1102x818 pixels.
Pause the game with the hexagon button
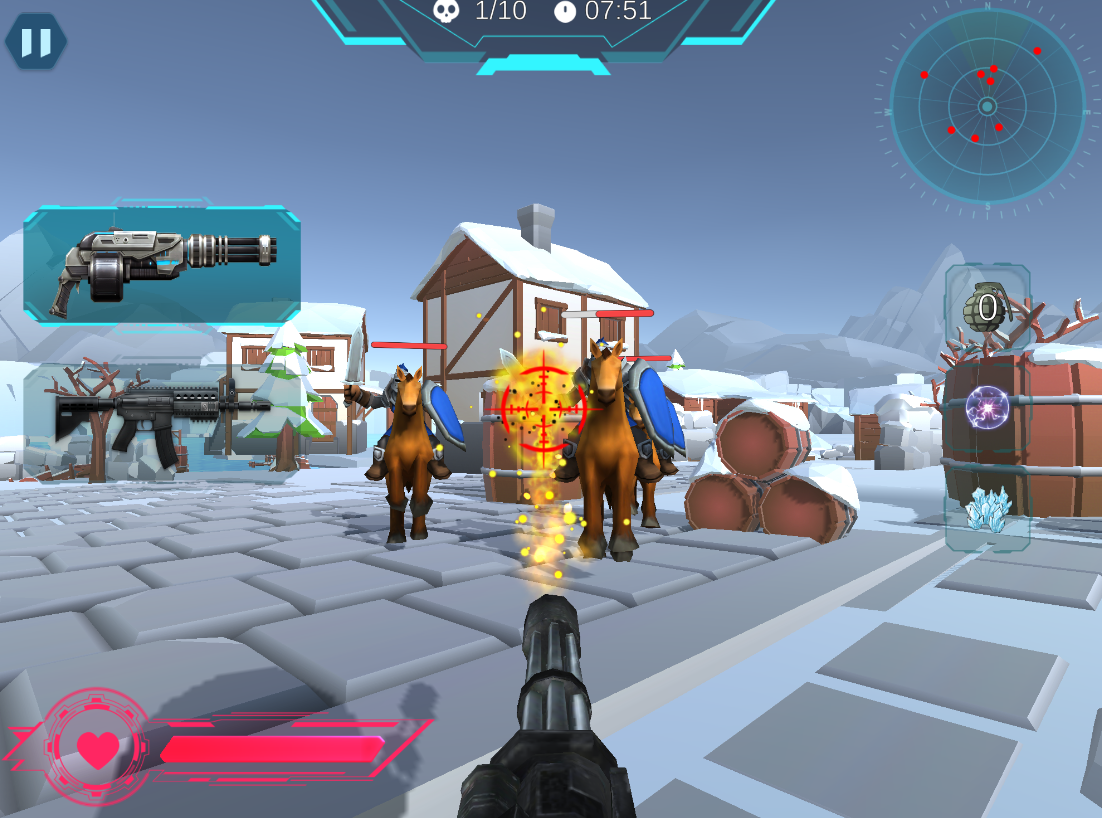tap(36, 42)
